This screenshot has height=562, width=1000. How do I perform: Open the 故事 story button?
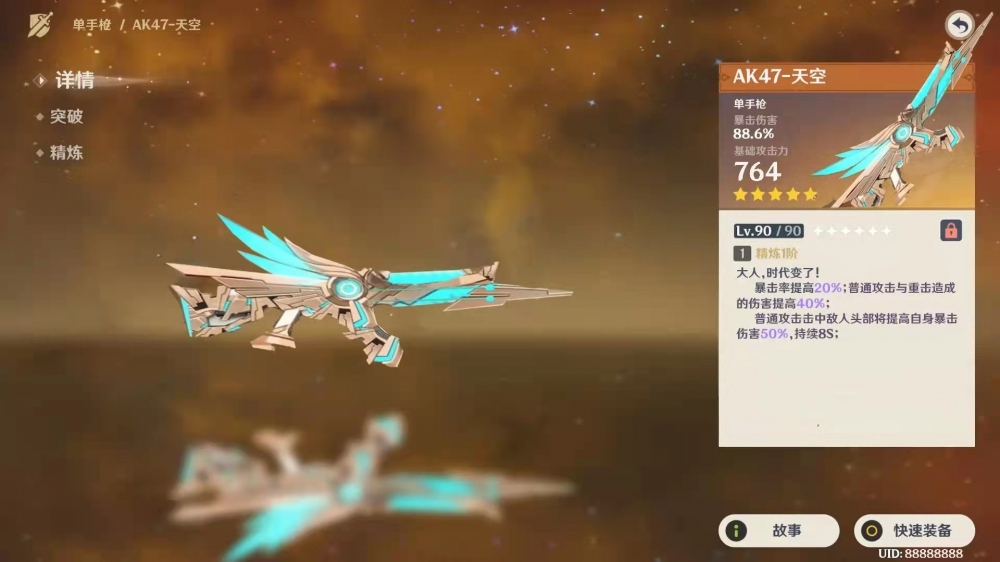[x=779, y=531]
